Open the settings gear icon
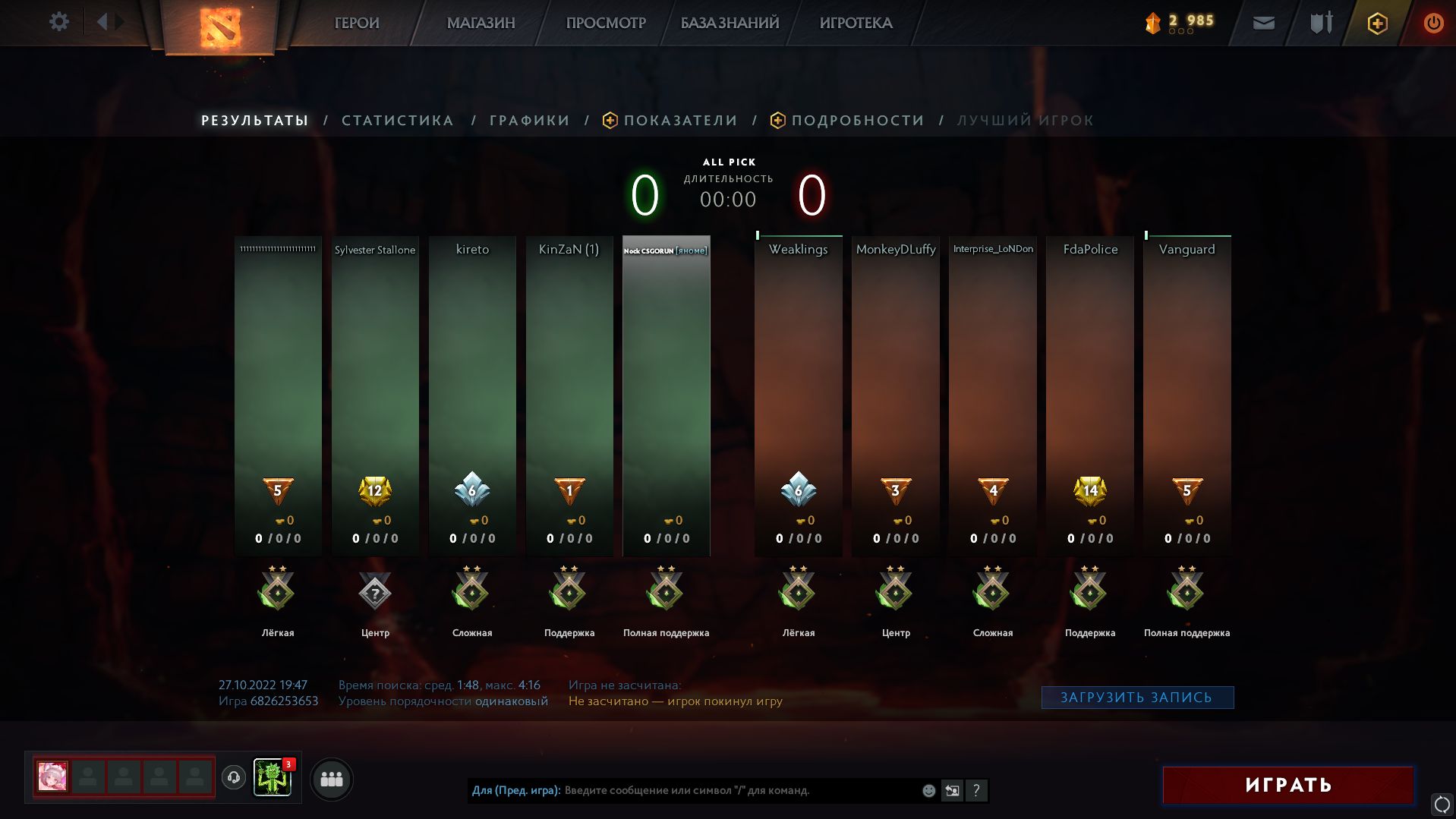This screenshot has height=819, width=1456. (59, 22)
